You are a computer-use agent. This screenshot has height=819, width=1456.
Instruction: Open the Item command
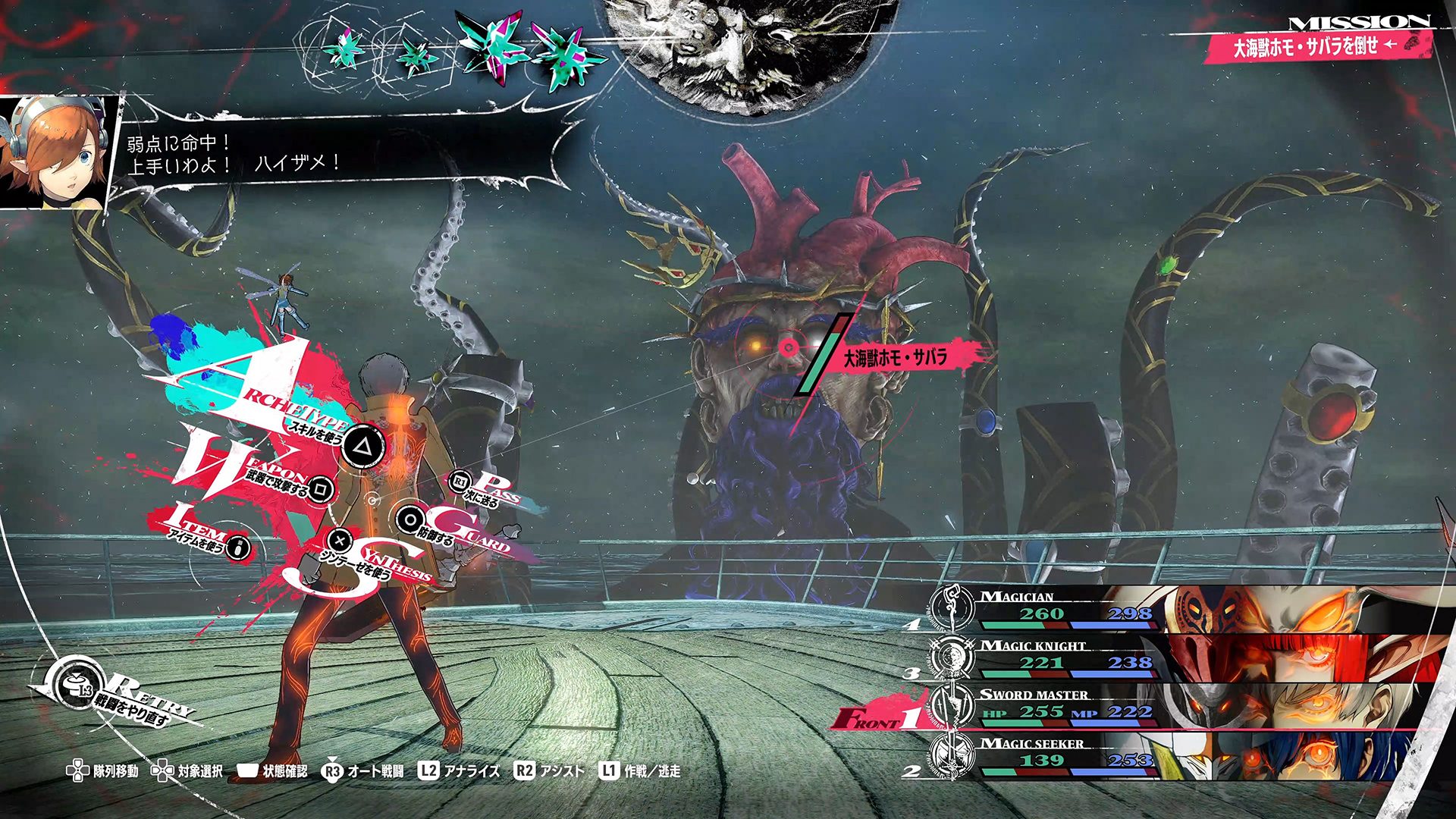click(x=238, y=547)
